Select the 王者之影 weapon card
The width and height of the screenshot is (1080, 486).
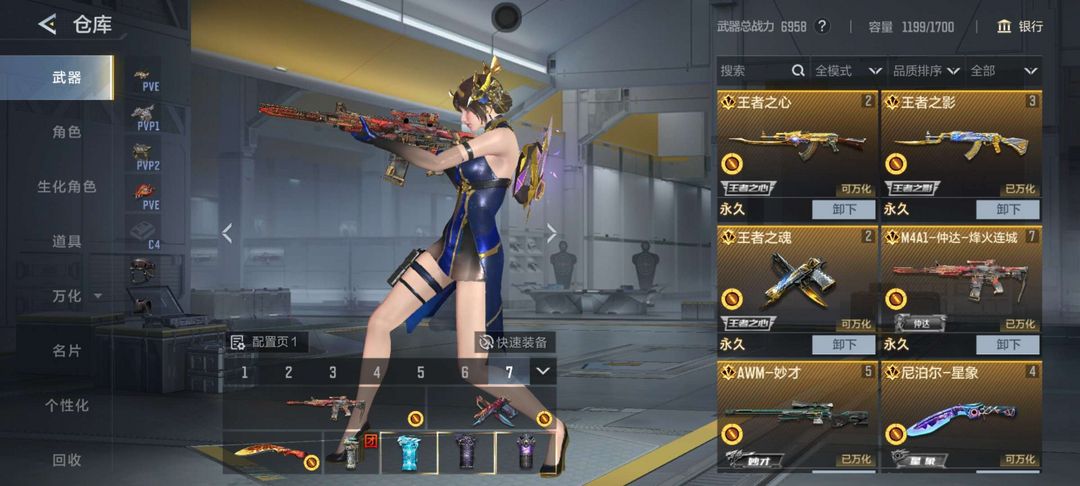961,145
